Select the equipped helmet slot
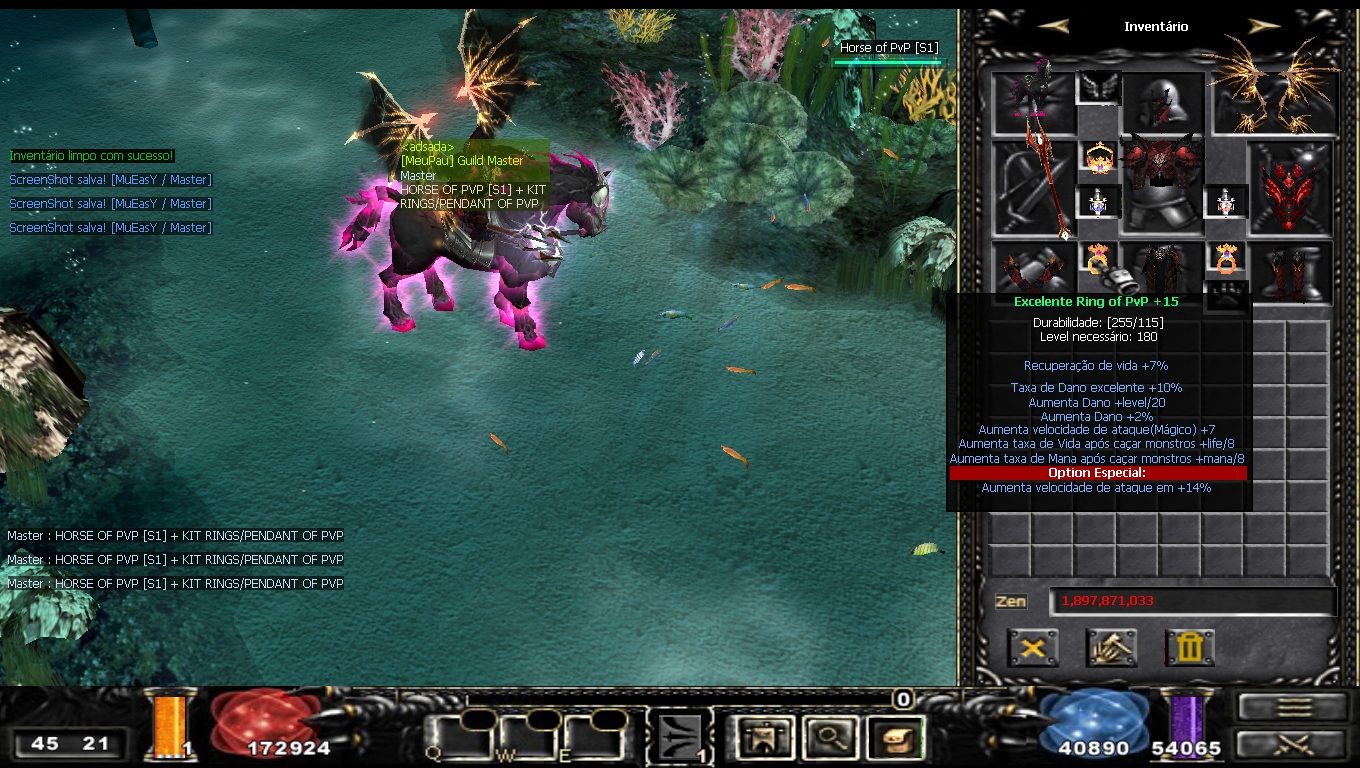Screen dimensions: 1360x768 pos(1161,102)
